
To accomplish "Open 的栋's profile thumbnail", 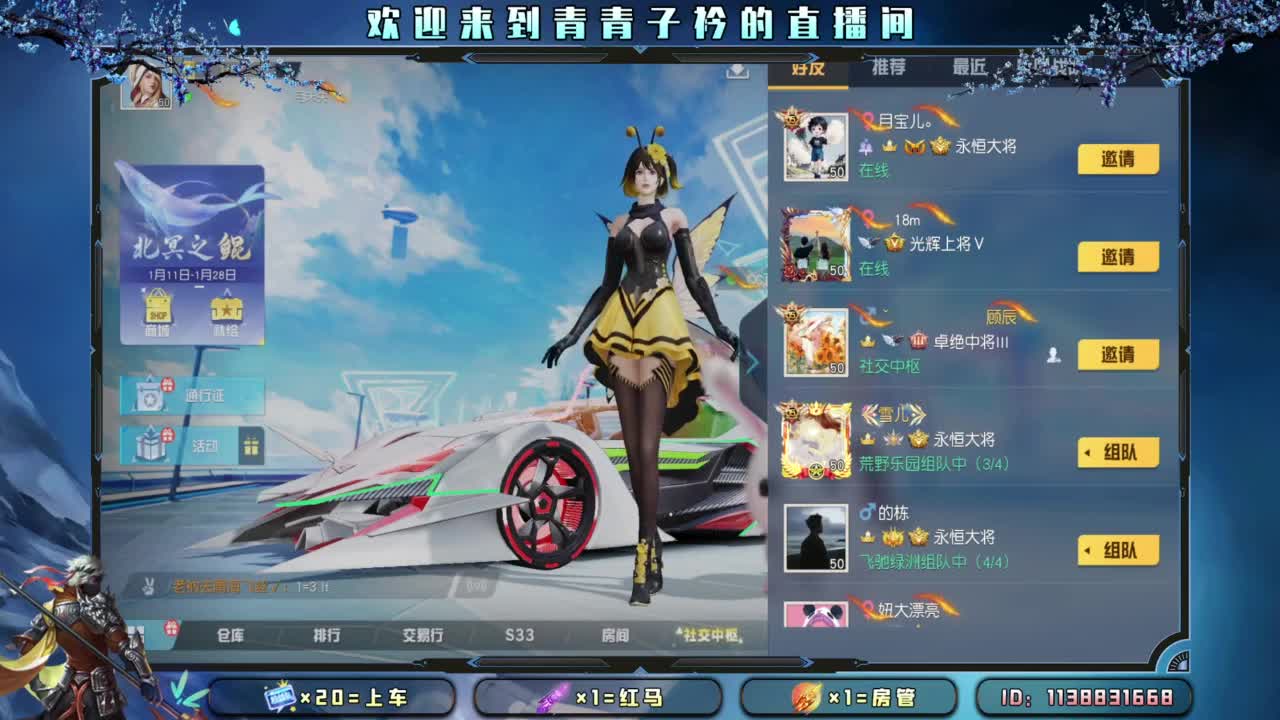I will tap(815, 537).
